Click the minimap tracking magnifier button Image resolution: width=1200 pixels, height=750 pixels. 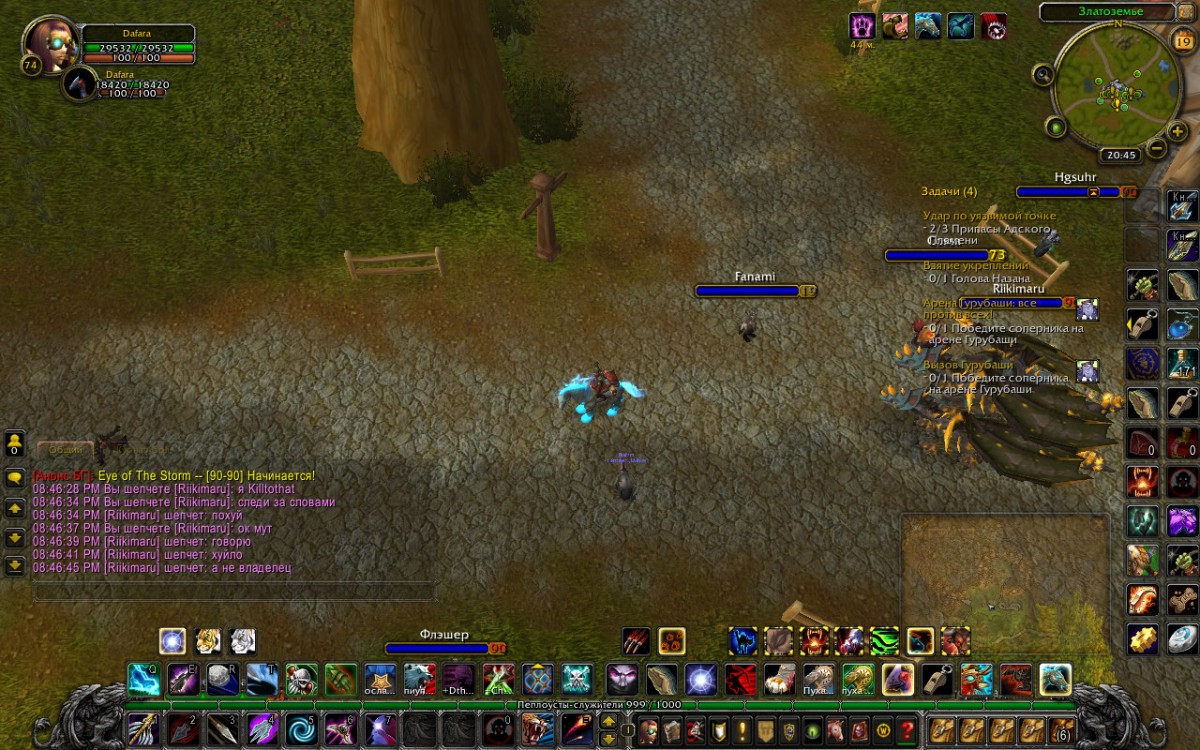point(1043,73)
